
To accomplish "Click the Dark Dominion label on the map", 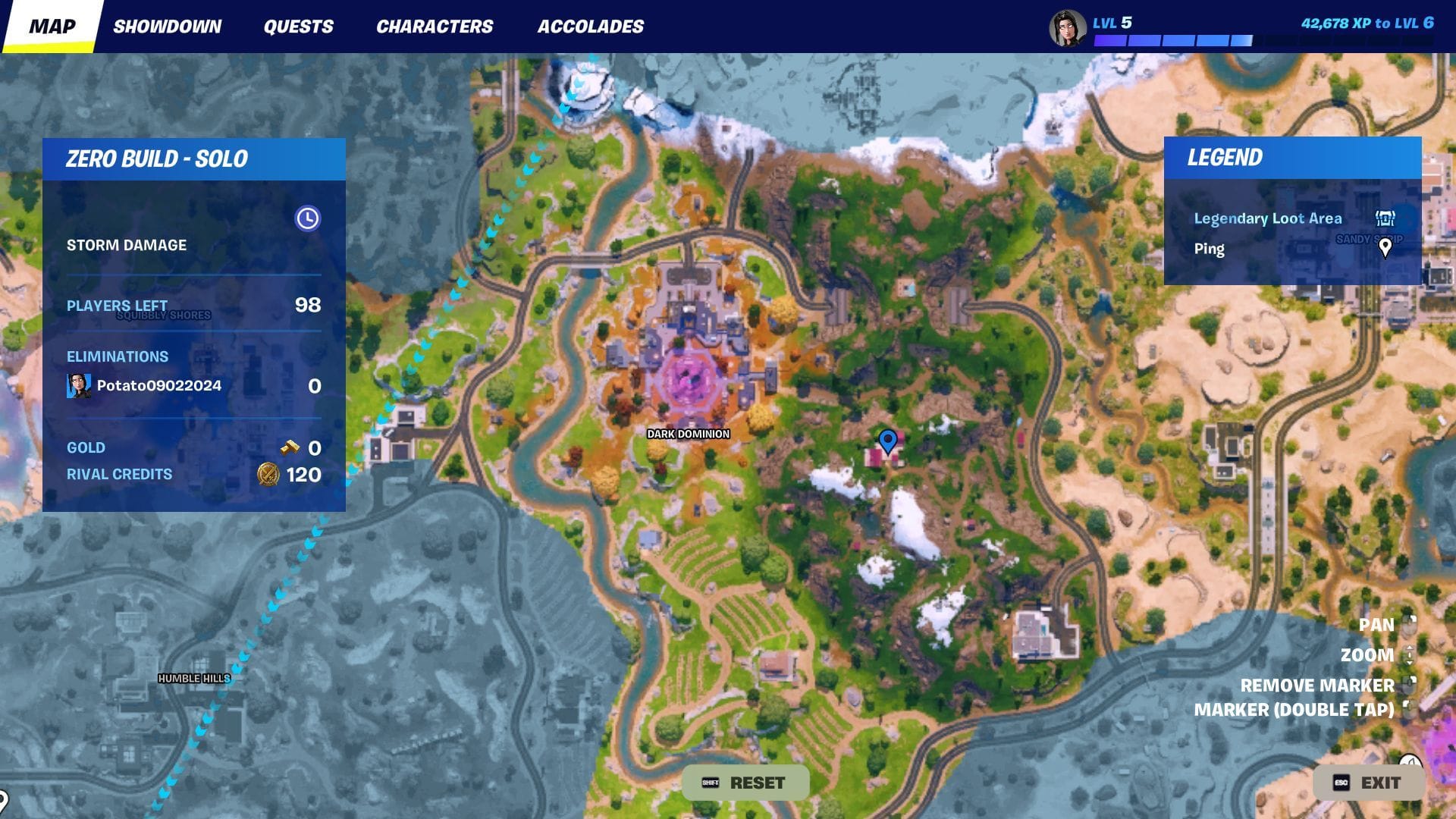I will (687, 434).
